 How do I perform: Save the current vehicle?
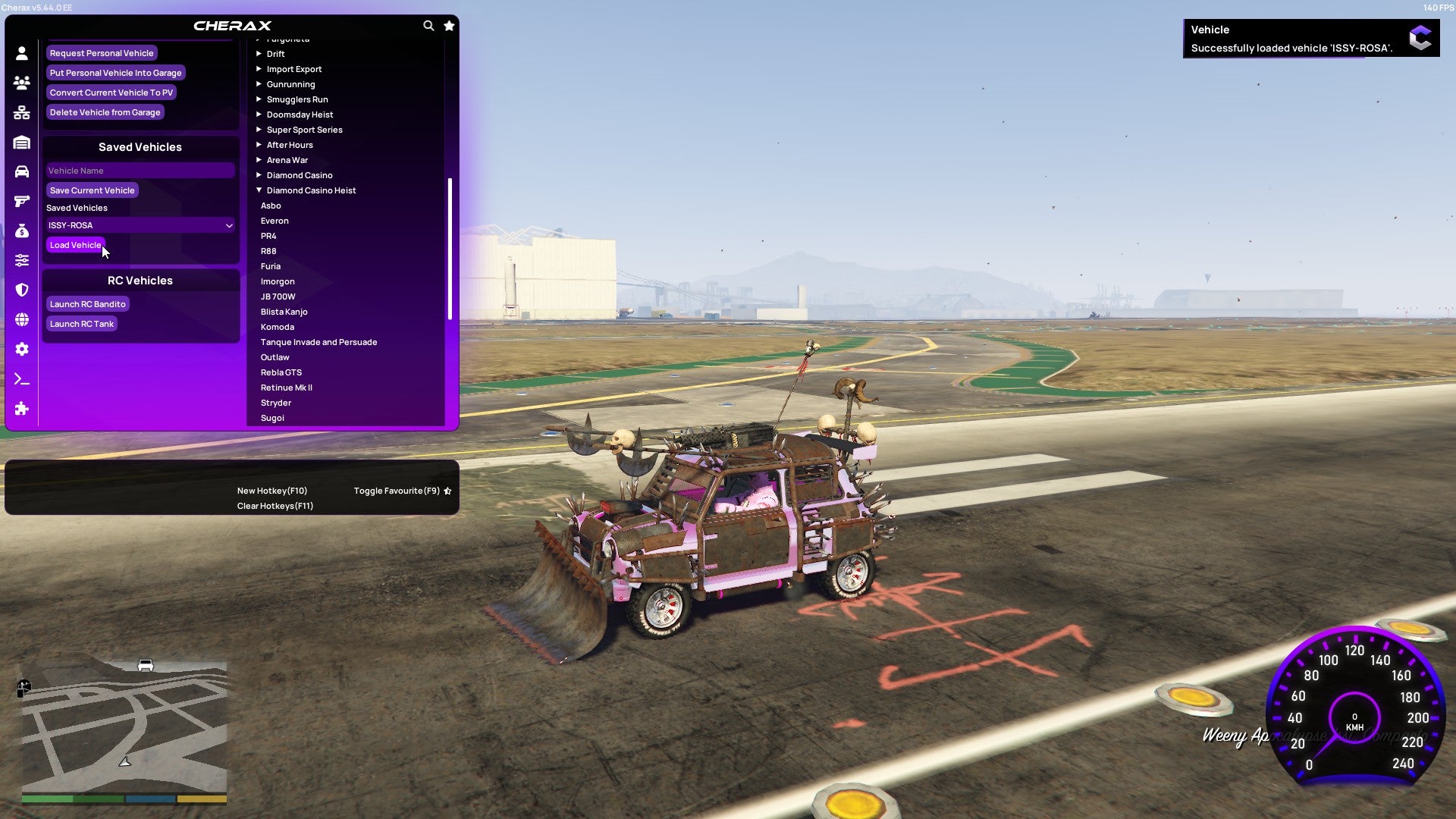92,190
